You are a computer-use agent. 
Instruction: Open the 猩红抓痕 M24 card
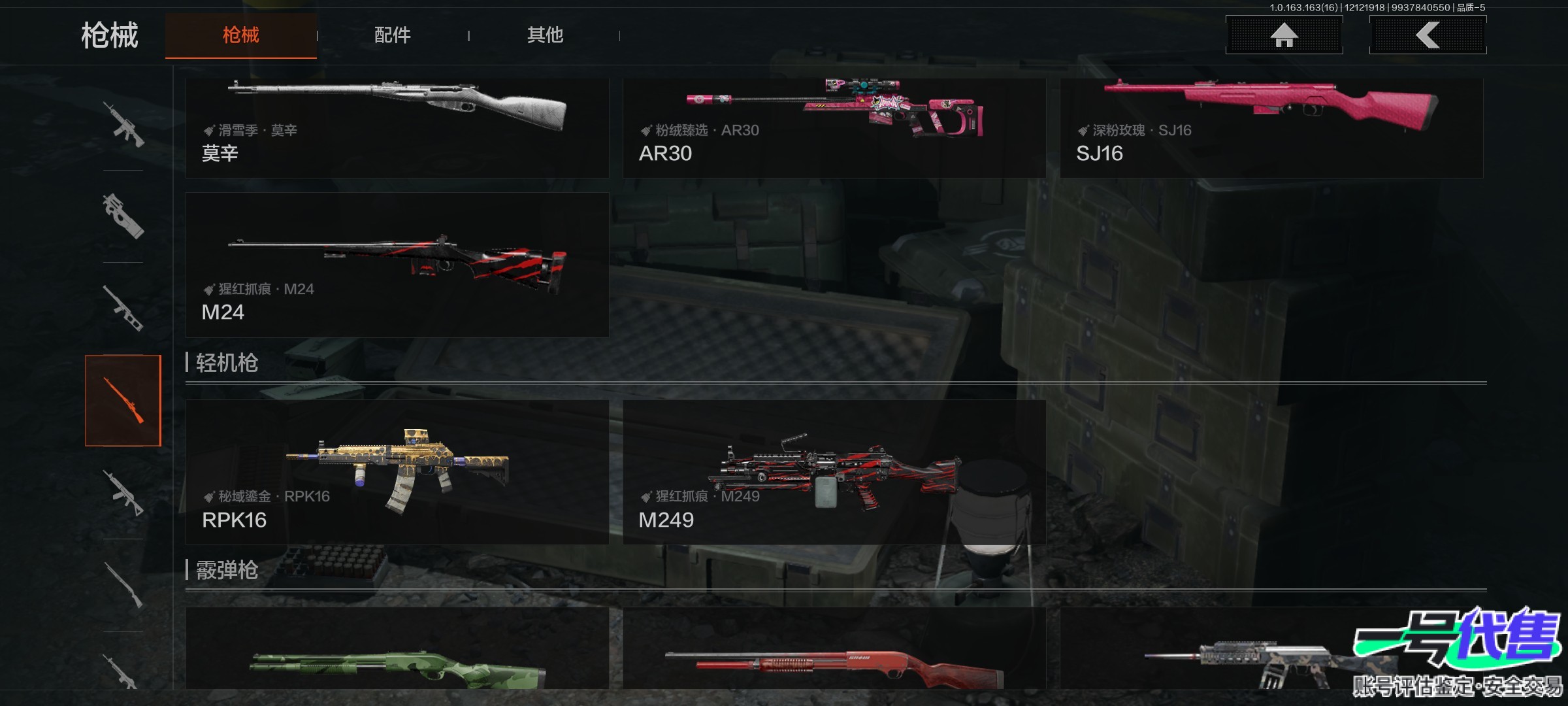click(397, 265)
